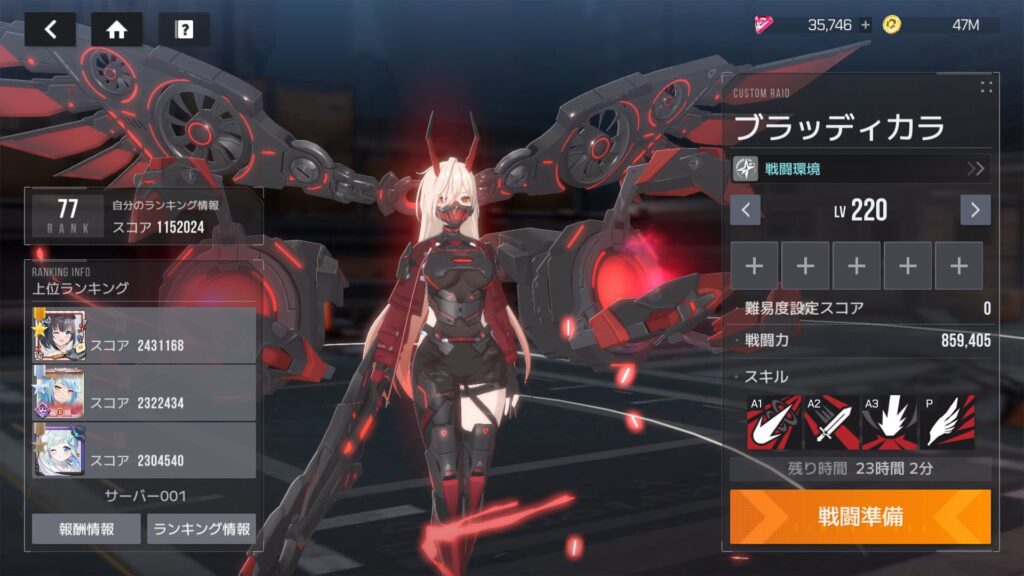Open the 戦闘環境 battle environment panel
1024x576 pixels.
coord(861,168)
